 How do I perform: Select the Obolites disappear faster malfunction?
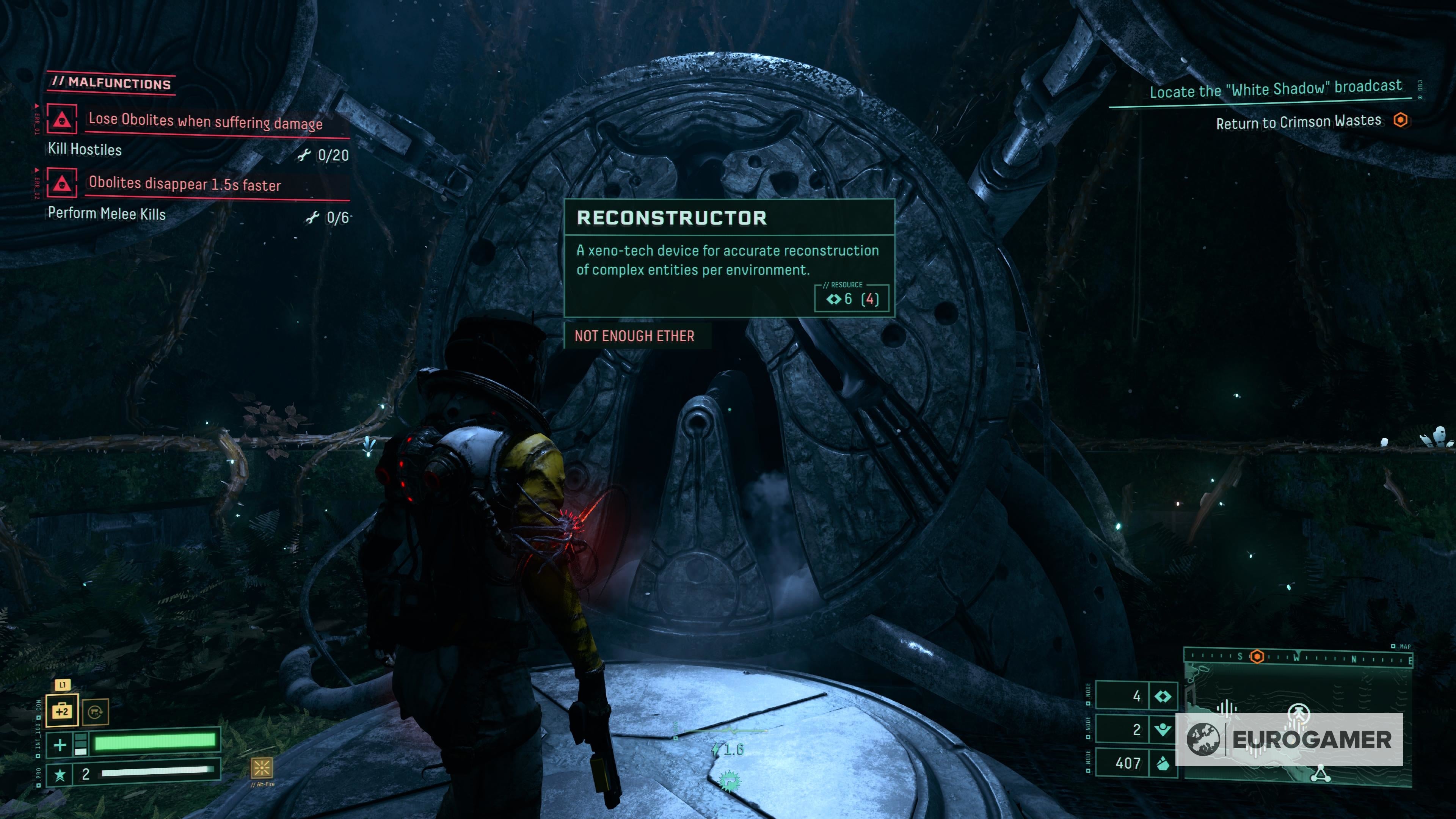[184, 184]
